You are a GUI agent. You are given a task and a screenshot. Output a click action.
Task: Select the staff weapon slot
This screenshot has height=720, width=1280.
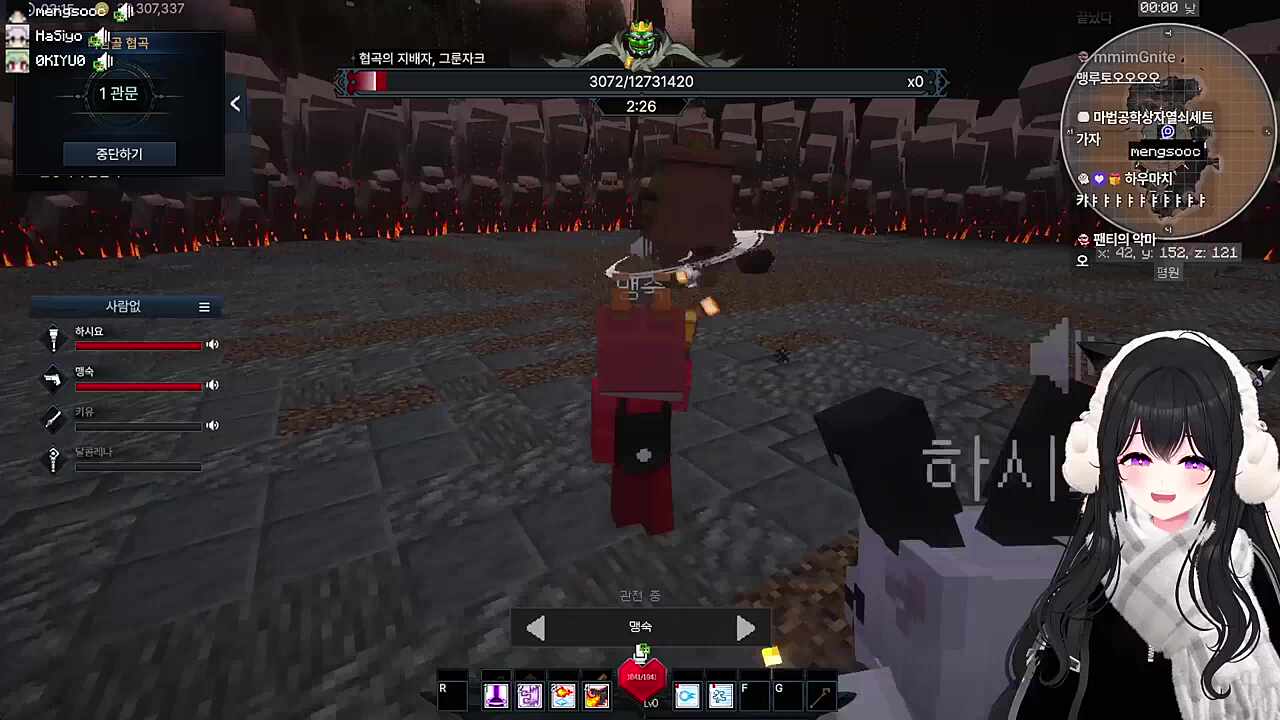pos(820,695)
